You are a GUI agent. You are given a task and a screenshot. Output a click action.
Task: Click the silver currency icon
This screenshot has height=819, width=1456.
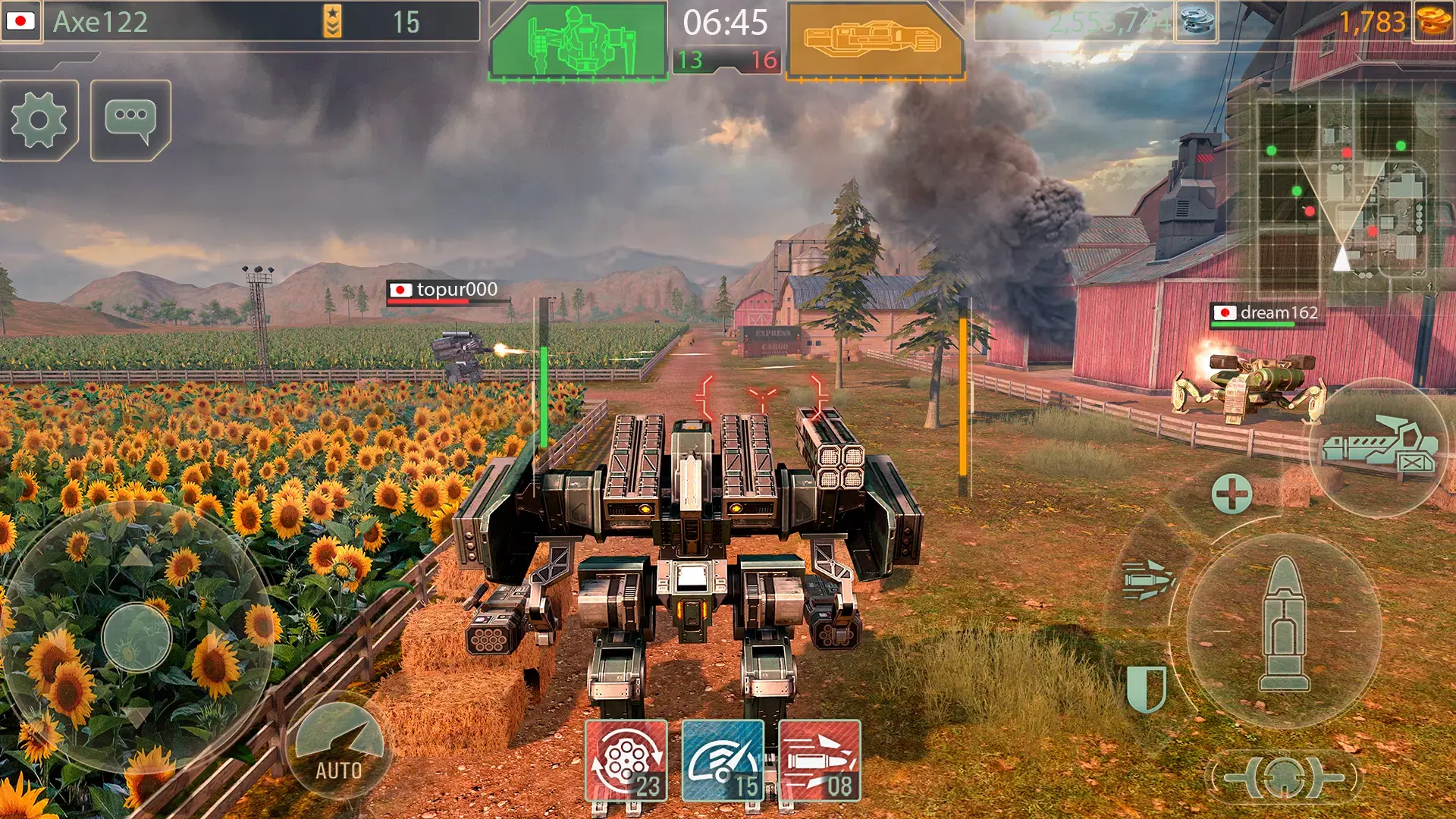point(1197,21)
